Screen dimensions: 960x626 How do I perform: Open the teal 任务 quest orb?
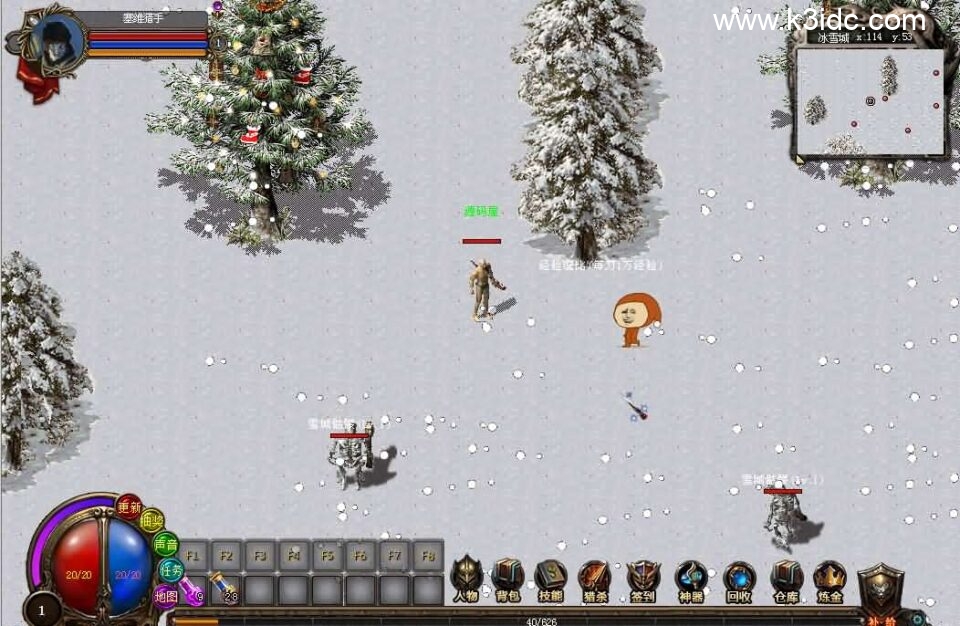pyautogui.click(x=171, y=570)
